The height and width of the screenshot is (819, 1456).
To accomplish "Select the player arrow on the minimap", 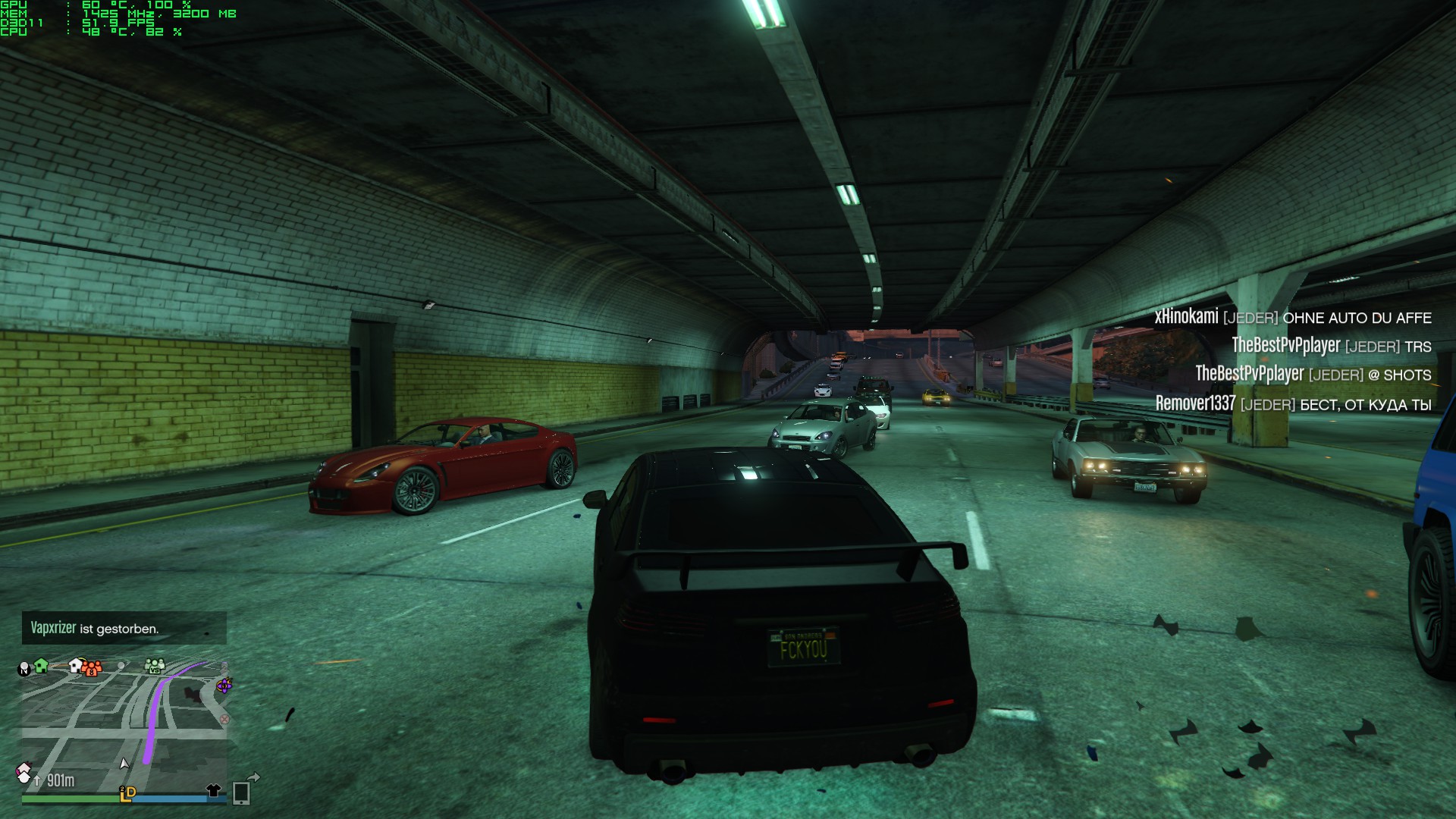I will (x=124, y=763).
